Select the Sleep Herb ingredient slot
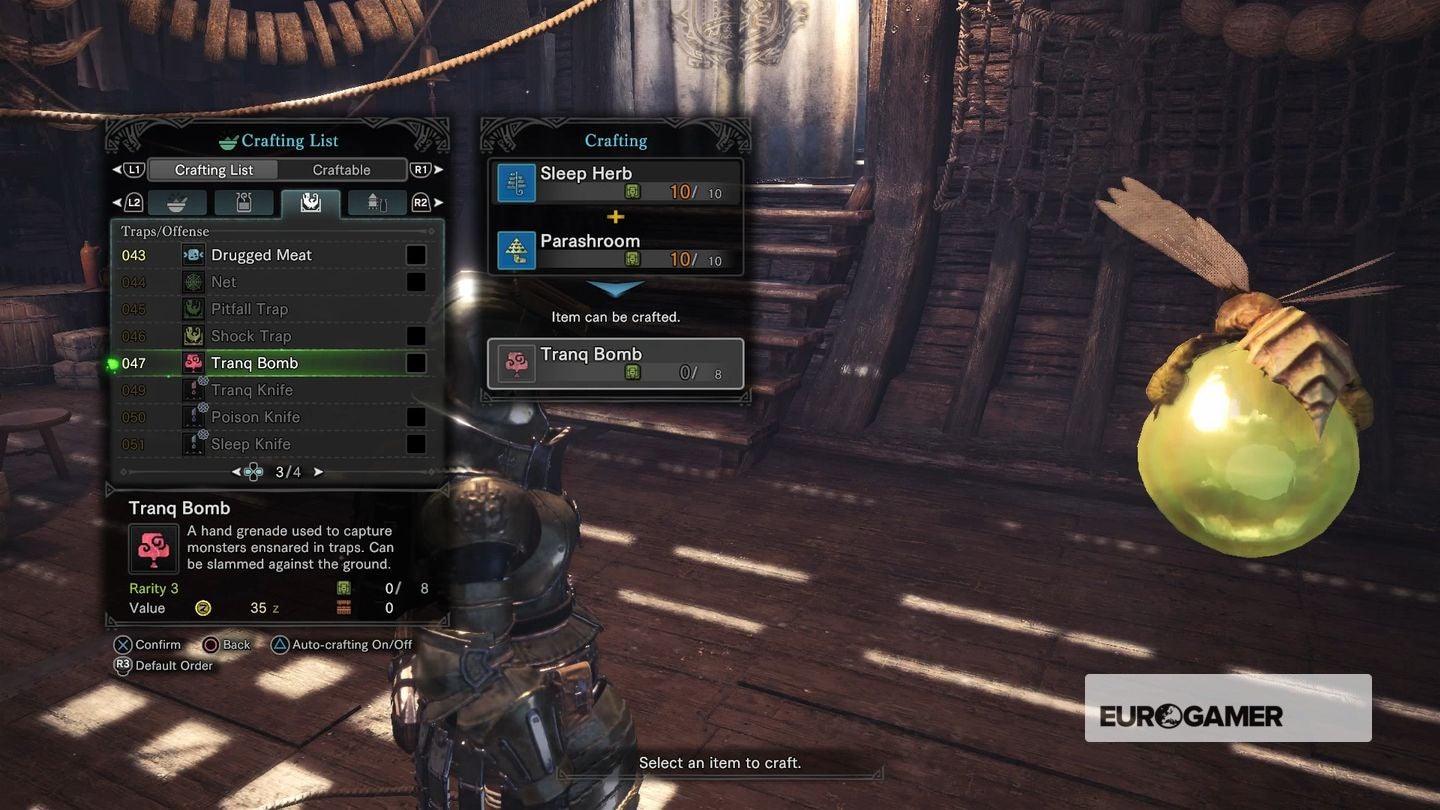1440x810 pixels. (x=616, y=182)
